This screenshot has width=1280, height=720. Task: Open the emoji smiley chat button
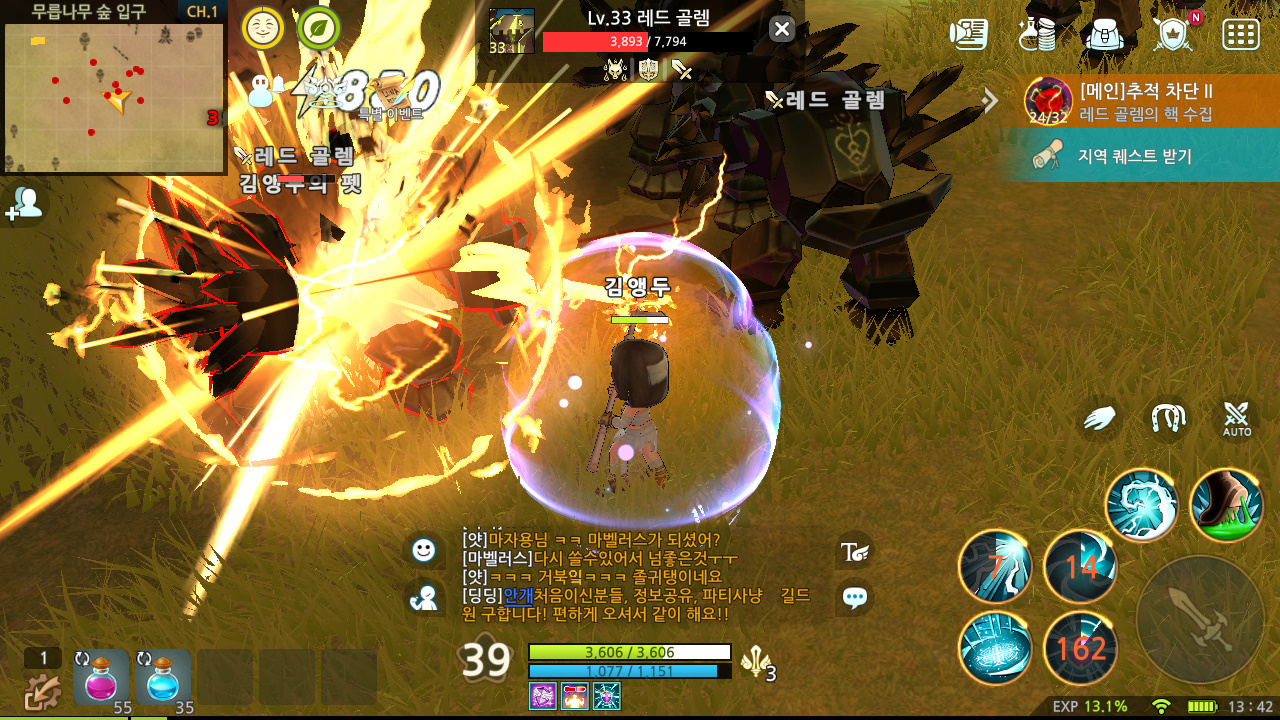424,549
